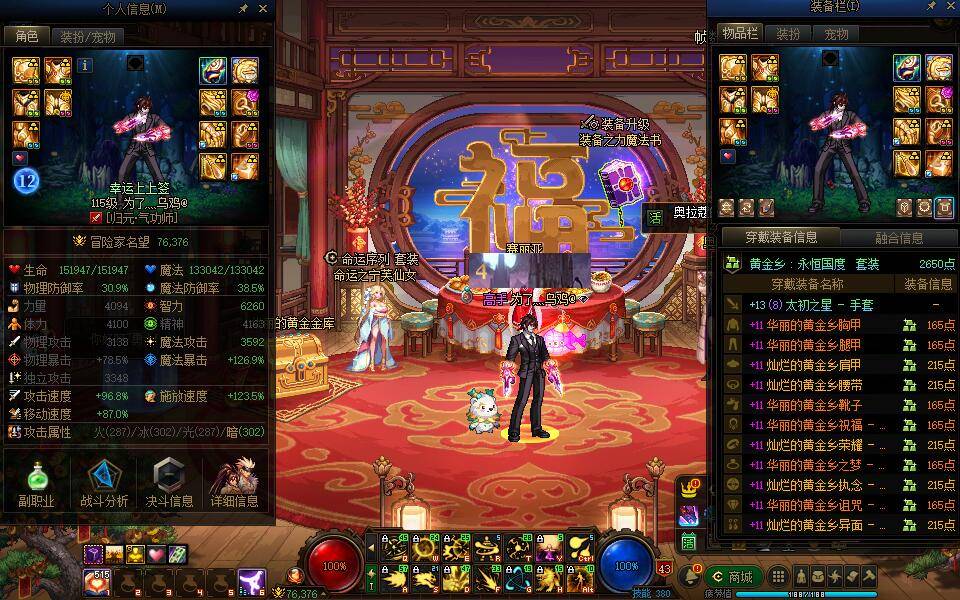
Task: Close the equipment window
Action: coord(949,8)
